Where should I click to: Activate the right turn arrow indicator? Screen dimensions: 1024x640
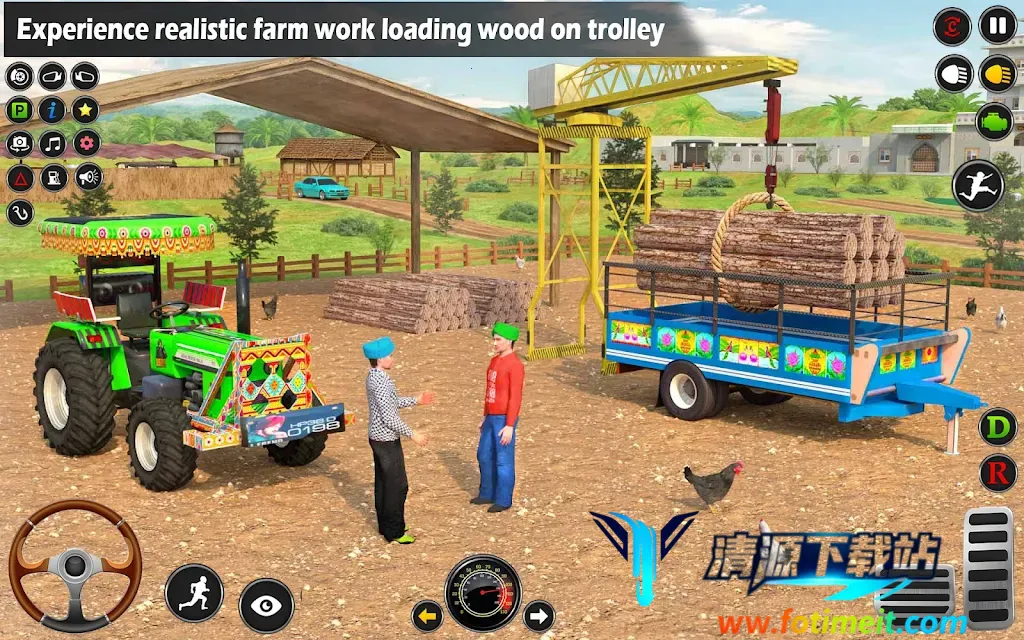pos(539,615)
